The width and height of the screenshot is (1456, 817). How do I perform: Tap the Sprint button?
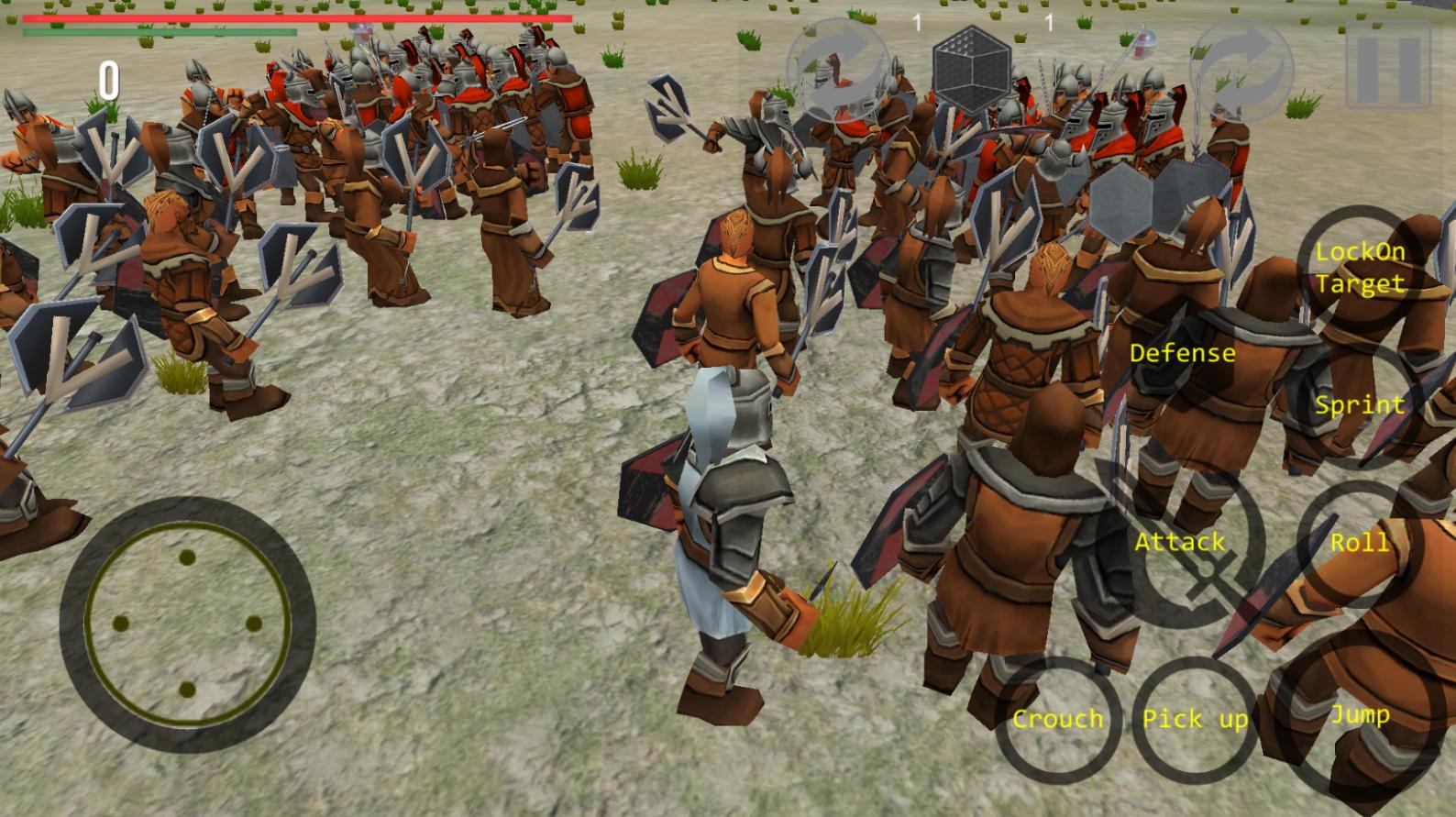coord(1360,403)
